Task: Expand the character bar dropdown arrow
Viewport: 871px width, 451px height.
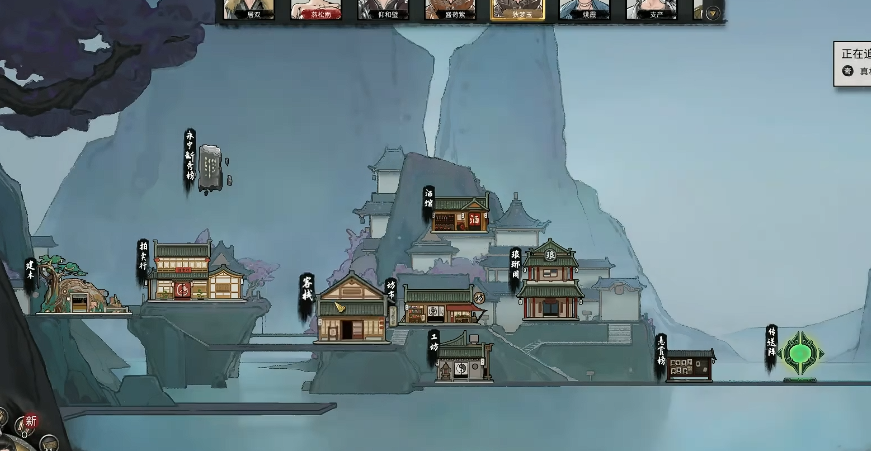Action: coord(712,13)
